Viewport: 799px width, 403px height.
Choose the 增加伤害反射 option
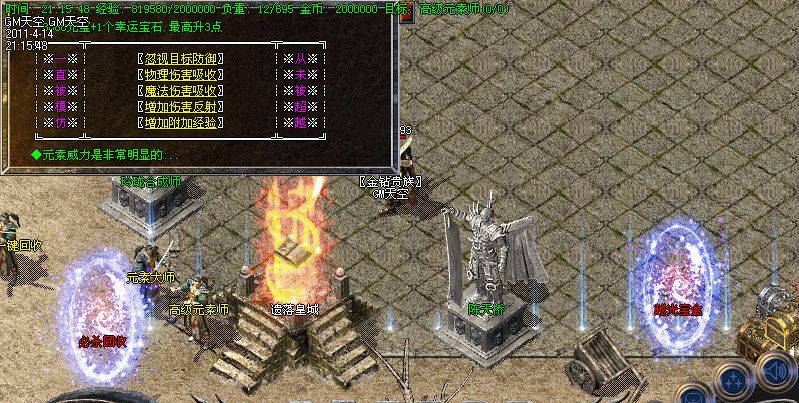[180, 107]
